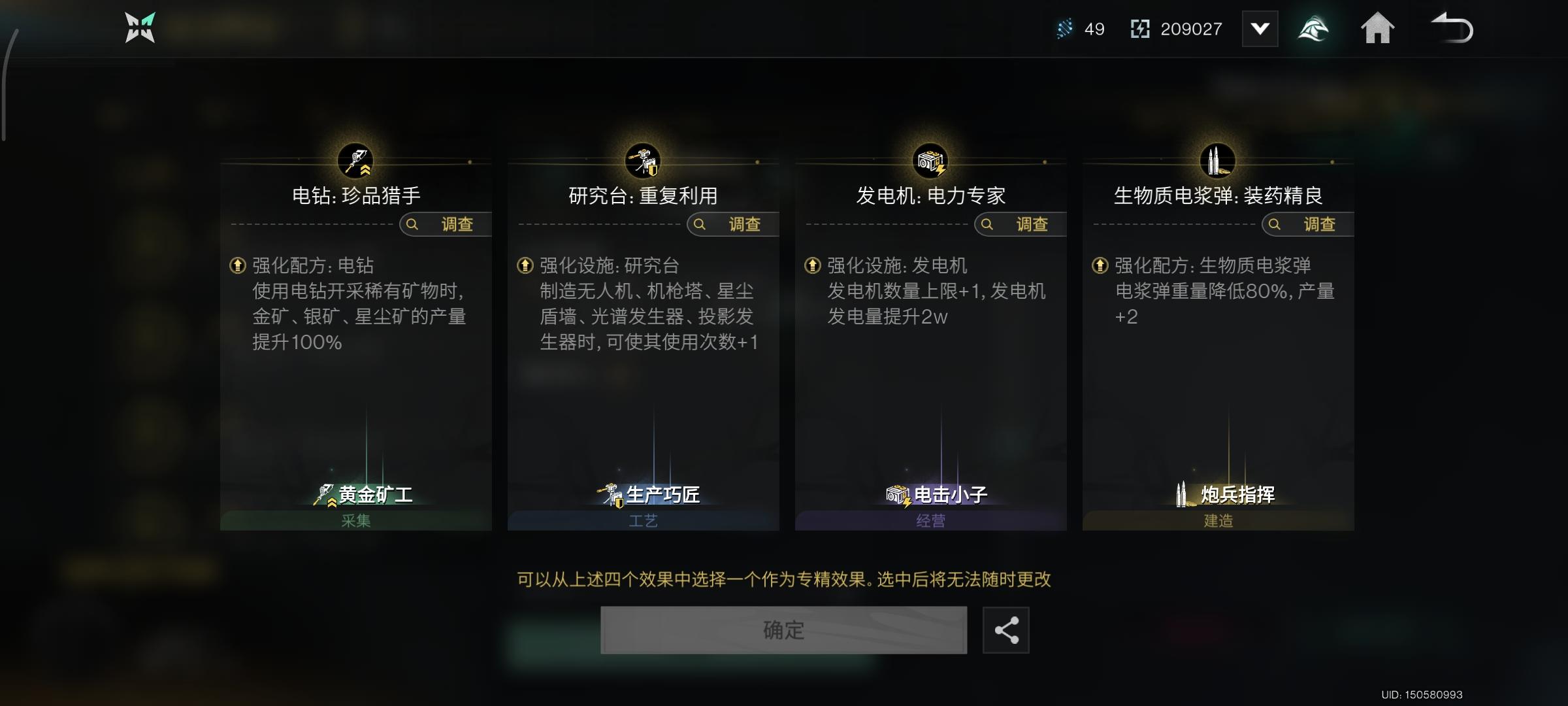Select the plasma shell icon above 装药精良
The width and height of the screenshot is (1568, 706).
click(1219, 159)
